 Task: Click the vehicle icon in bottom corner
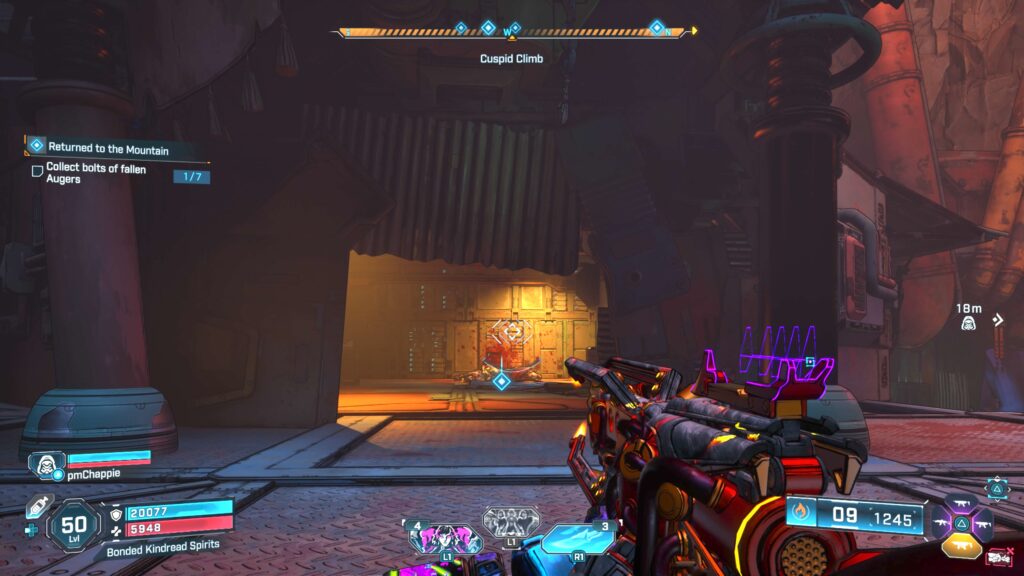(997, 556)
